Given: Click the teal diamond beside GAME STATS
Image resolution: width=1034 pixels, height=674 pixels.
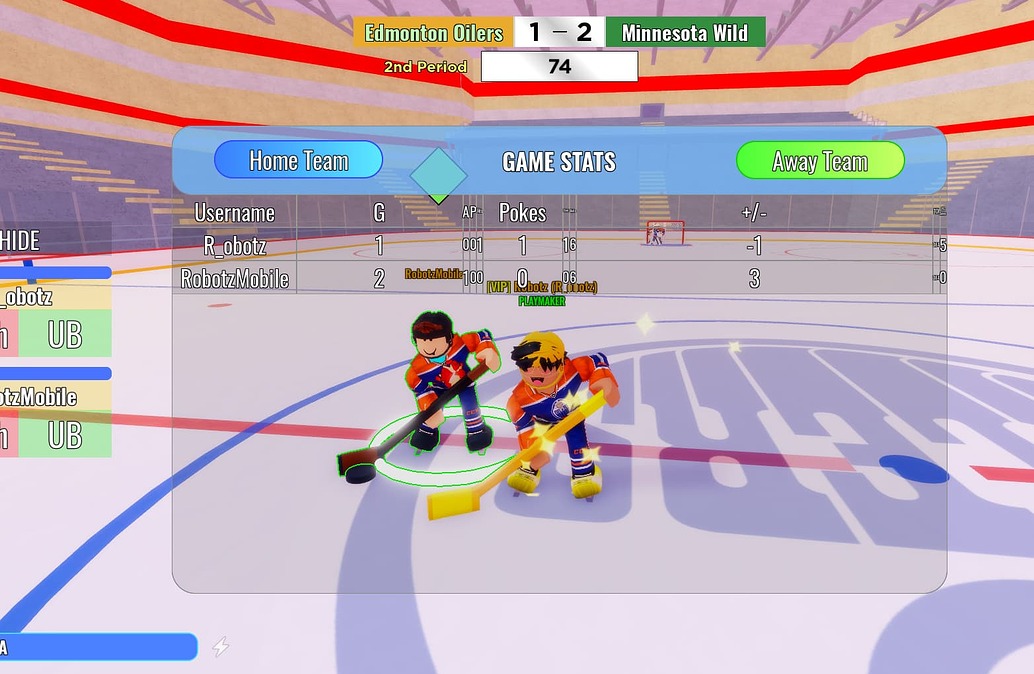Looking at the screenshot, I should (438, 175).
